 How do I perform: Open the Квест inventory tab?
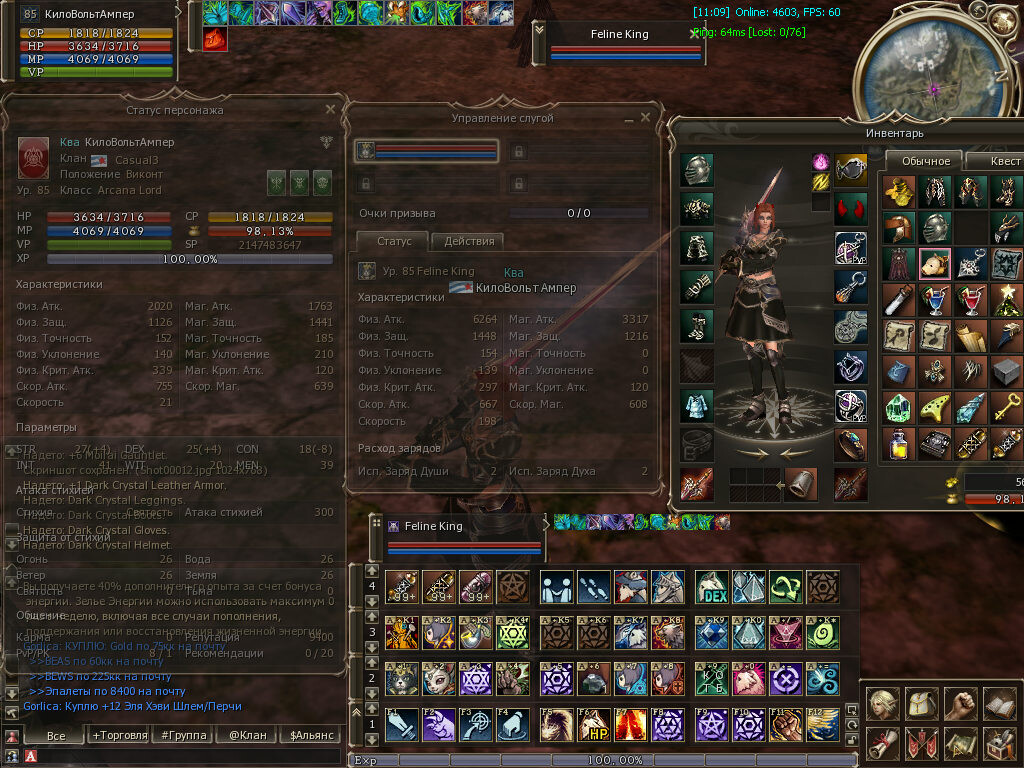point(1003,161)
